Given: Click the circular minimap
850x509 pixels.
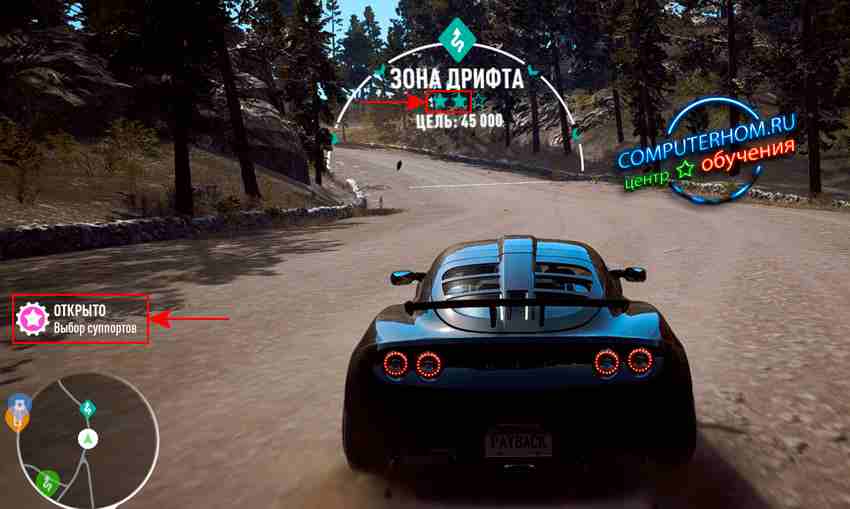Looking at the screenshot, I should tap(88, 440).
